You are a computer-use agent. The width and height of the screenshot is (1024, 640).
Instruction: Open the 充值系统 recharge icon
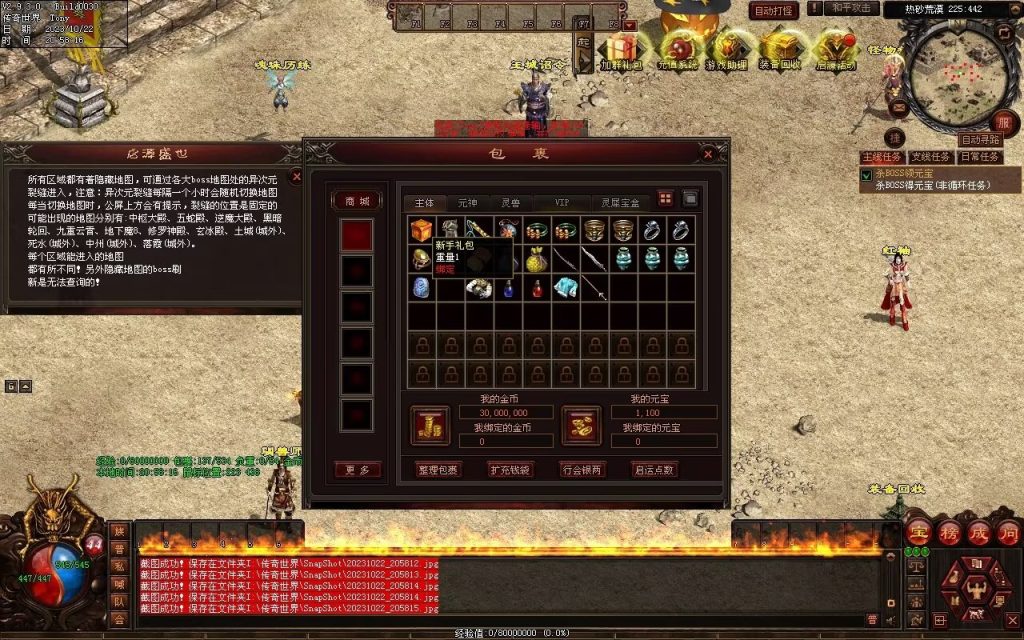pos(677,49)
